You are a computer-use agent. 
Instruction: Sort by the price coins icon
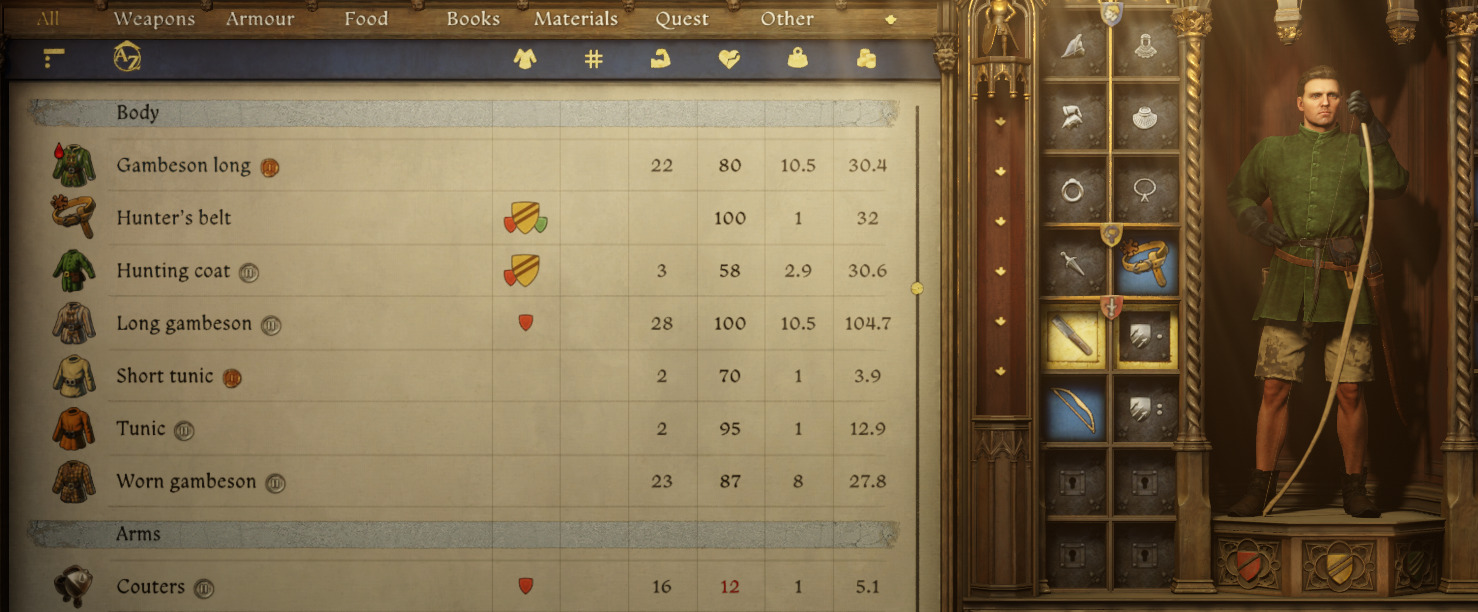click(866, 59)
